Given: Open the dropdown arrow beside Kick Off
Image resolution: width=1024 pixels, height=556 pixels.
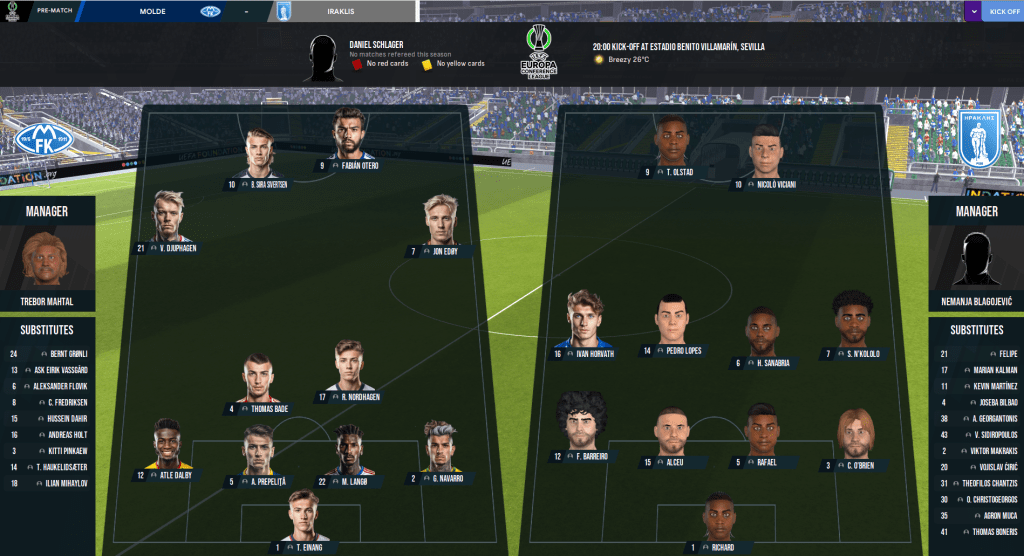Looking at the screenshot, I should click(x=973, y=11).
